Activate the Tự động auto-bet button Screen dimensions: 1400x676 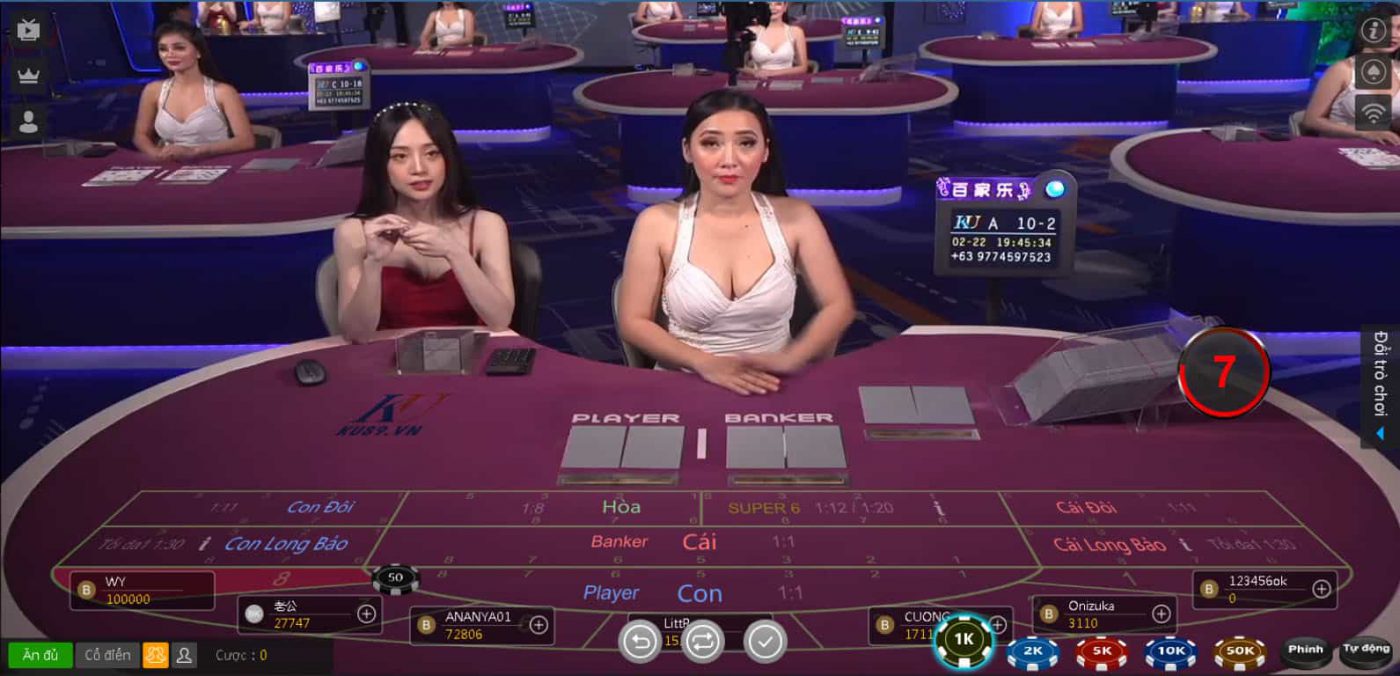click(1366, 651)
